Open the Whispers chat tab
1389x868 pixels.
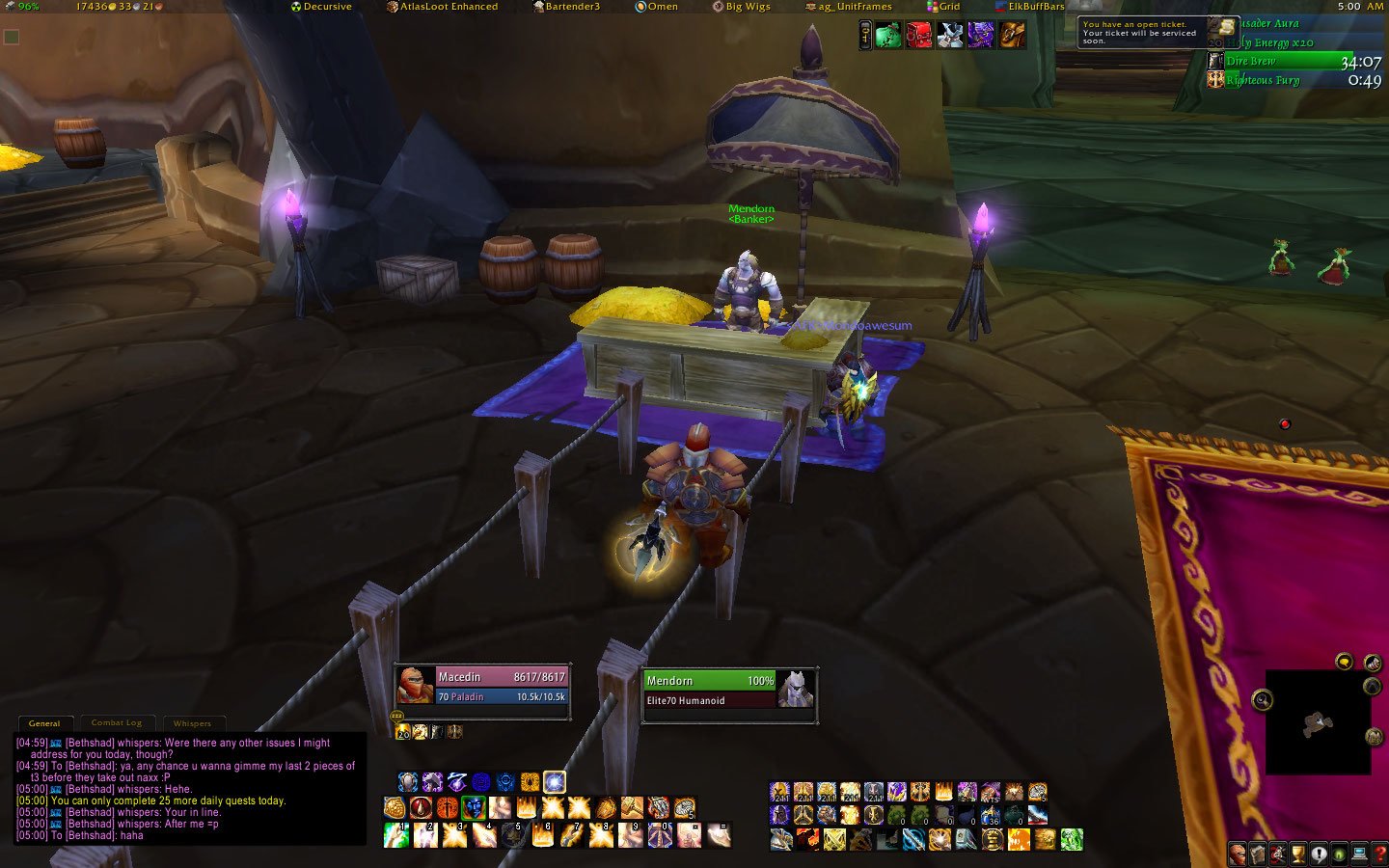click(192, 722)
